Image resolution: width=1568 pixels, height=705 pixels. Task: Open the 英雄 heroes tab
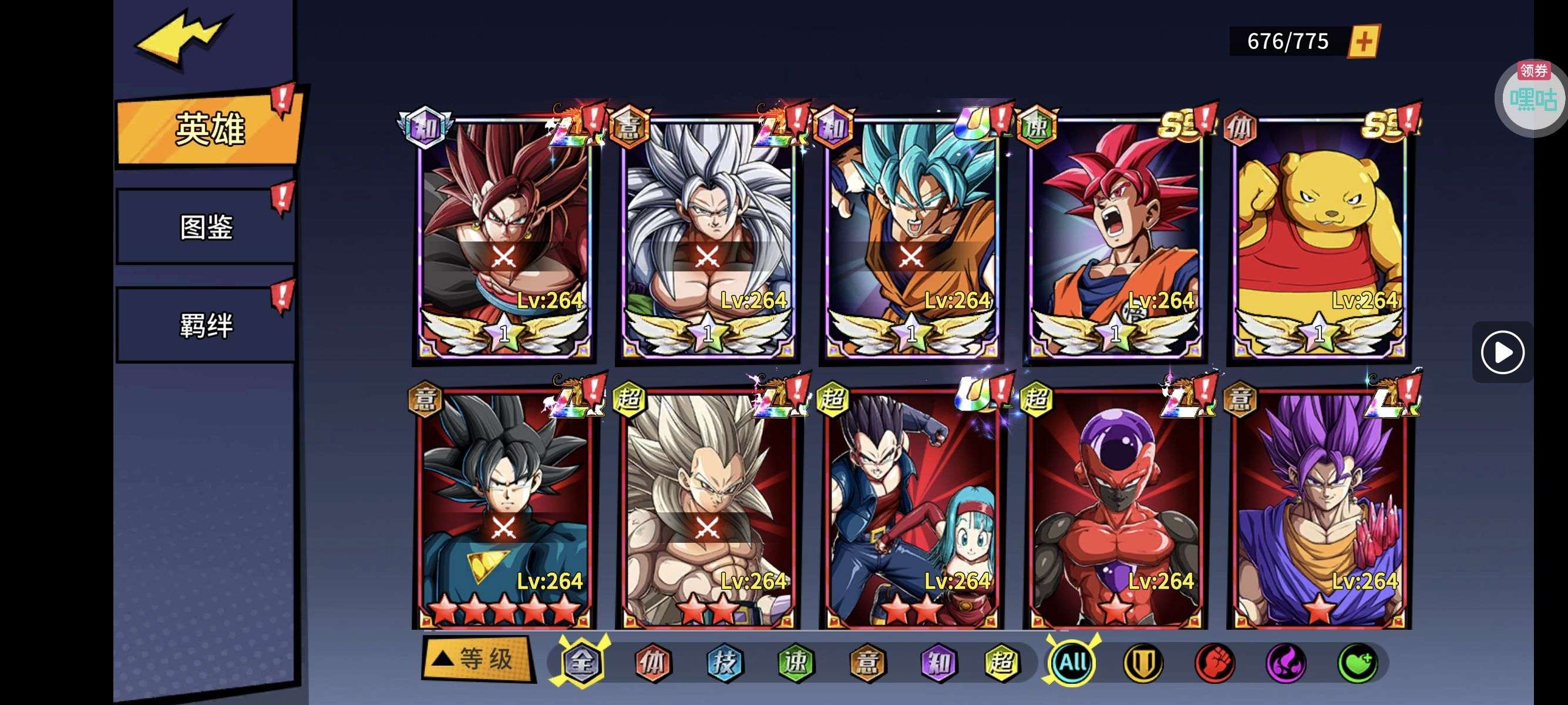coord(209,129)
